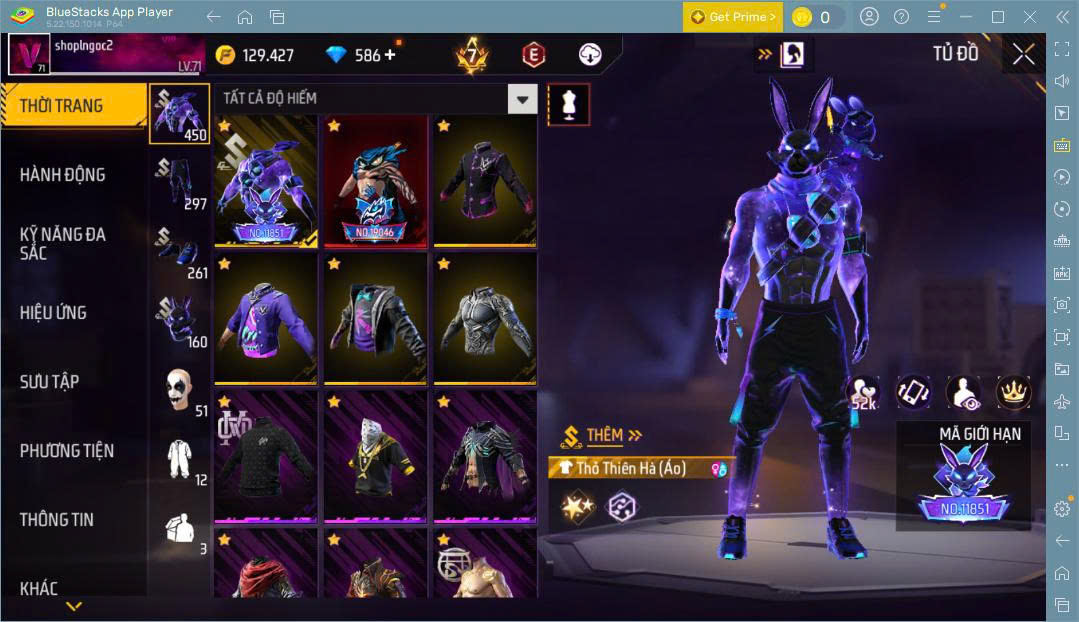Open the SƯU TẬP tab

pos(50,382)
